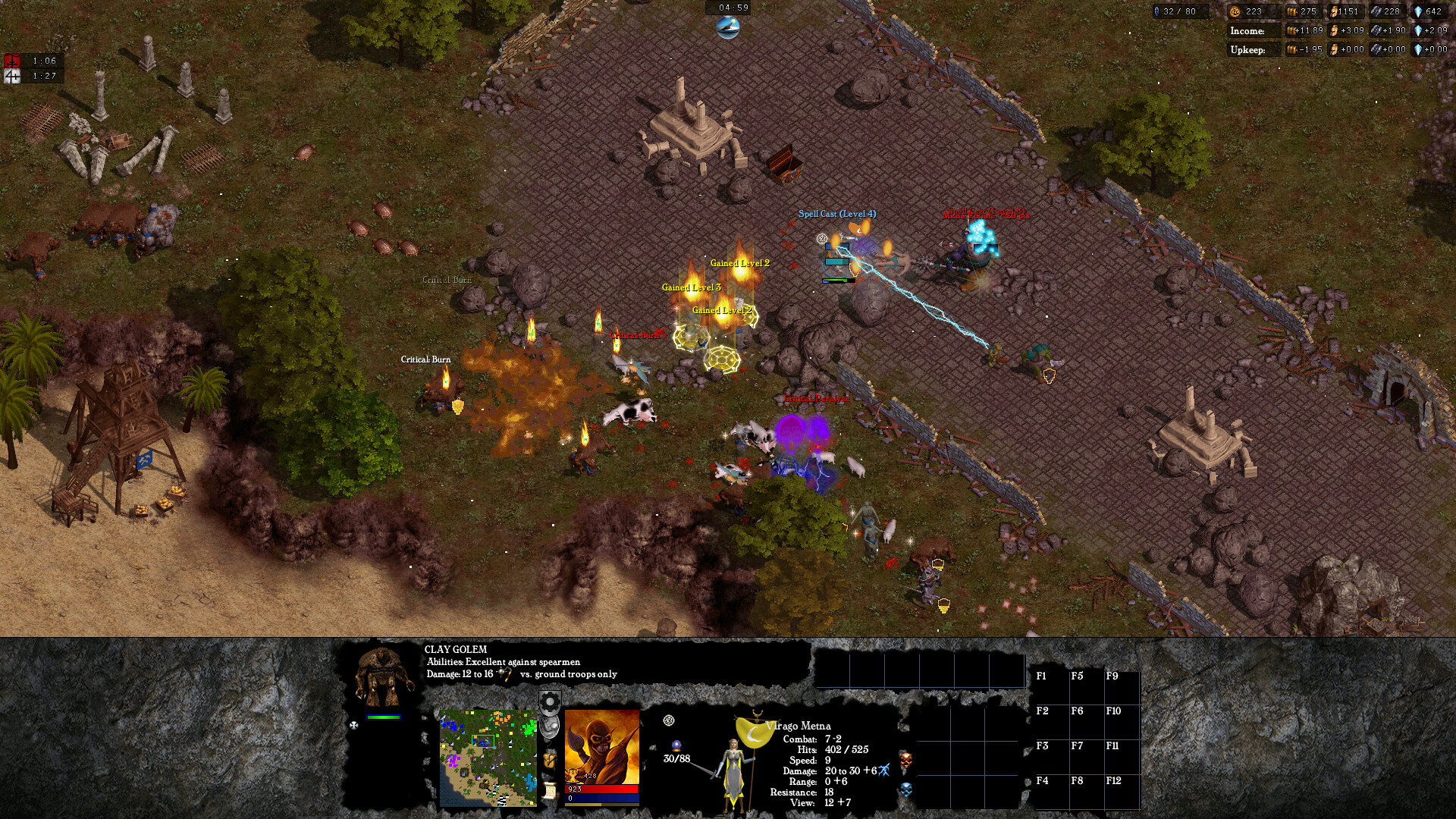Click the blue skull icon
Screen dimensions: 1456x819
(x=905, y=789)
